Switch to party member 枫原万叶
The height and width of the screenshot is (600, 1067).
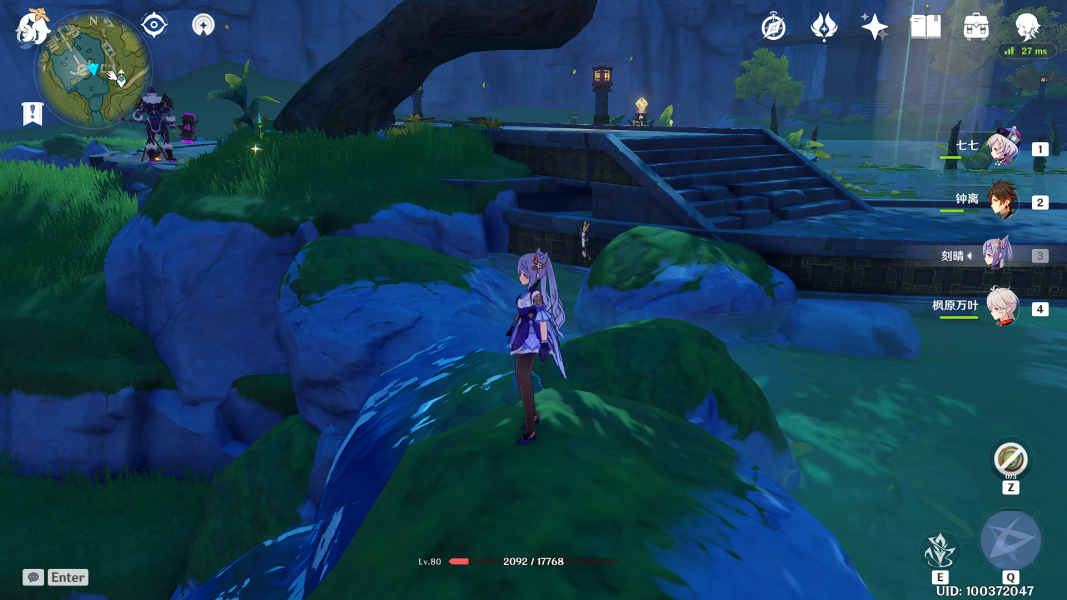pos(1000,308)
